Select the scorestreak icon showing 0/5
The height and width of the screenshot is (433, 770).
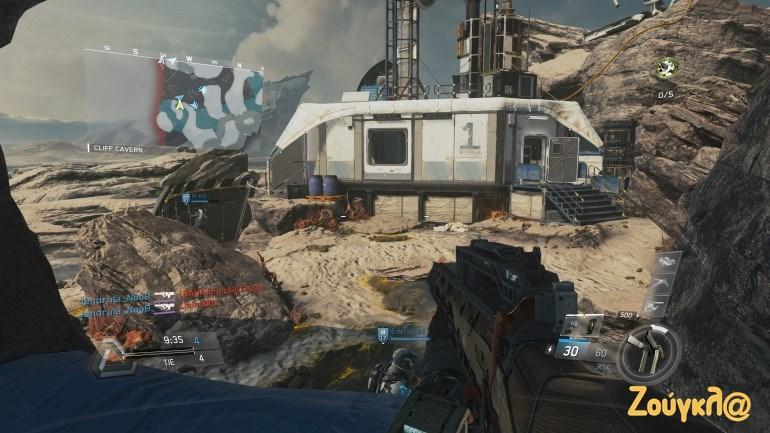click(x=668, y=68)
